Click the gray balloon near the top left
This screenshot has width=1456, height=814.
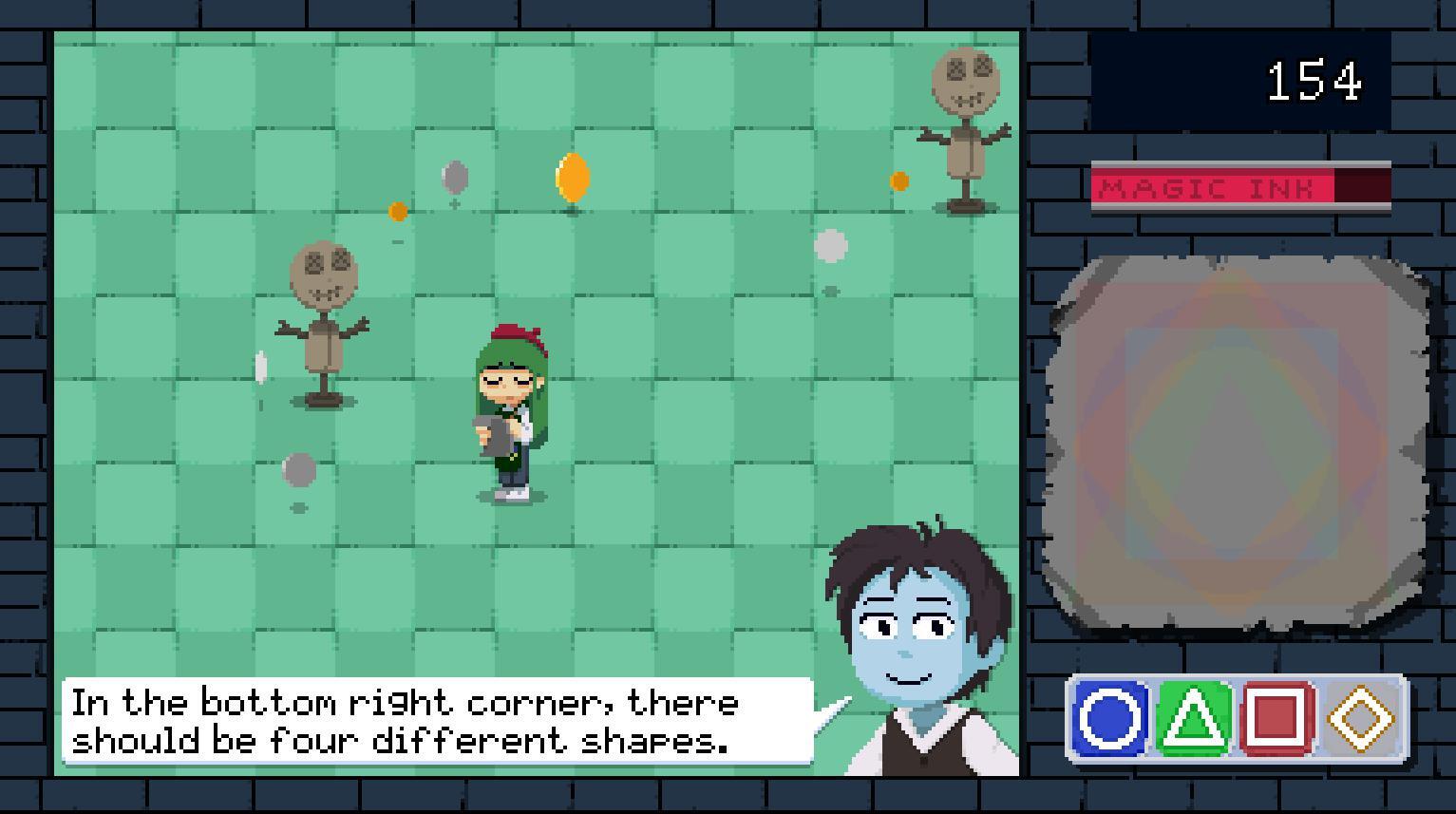(x=454, y=175)
